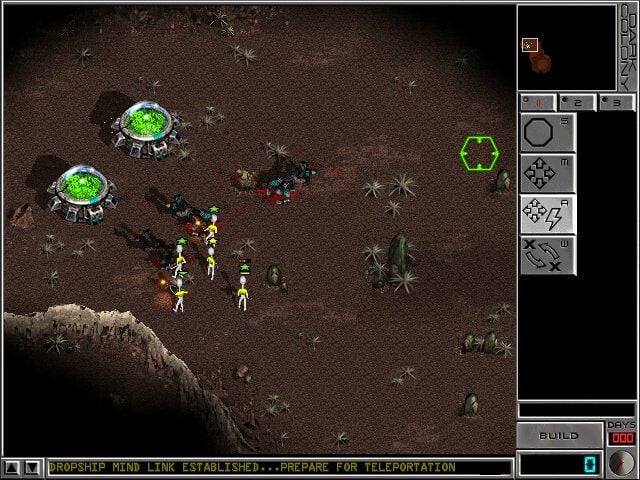Activate the four-arrow move command
The image size is (640, 480).
547,173
